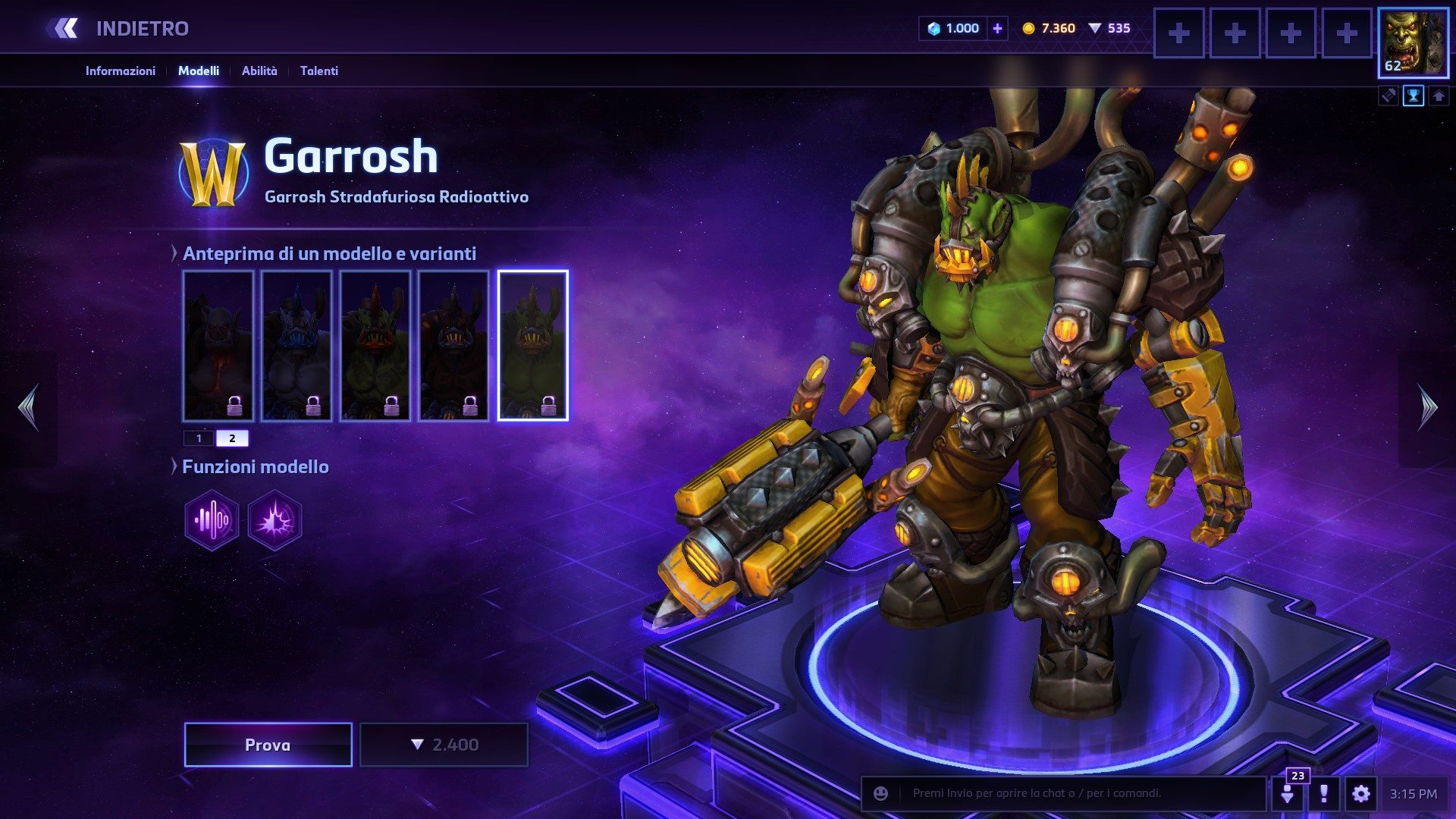Click the chat input field
The height and width of the screenshot is (819, 1456).
pyautogui.click(x=1077, y=793)
